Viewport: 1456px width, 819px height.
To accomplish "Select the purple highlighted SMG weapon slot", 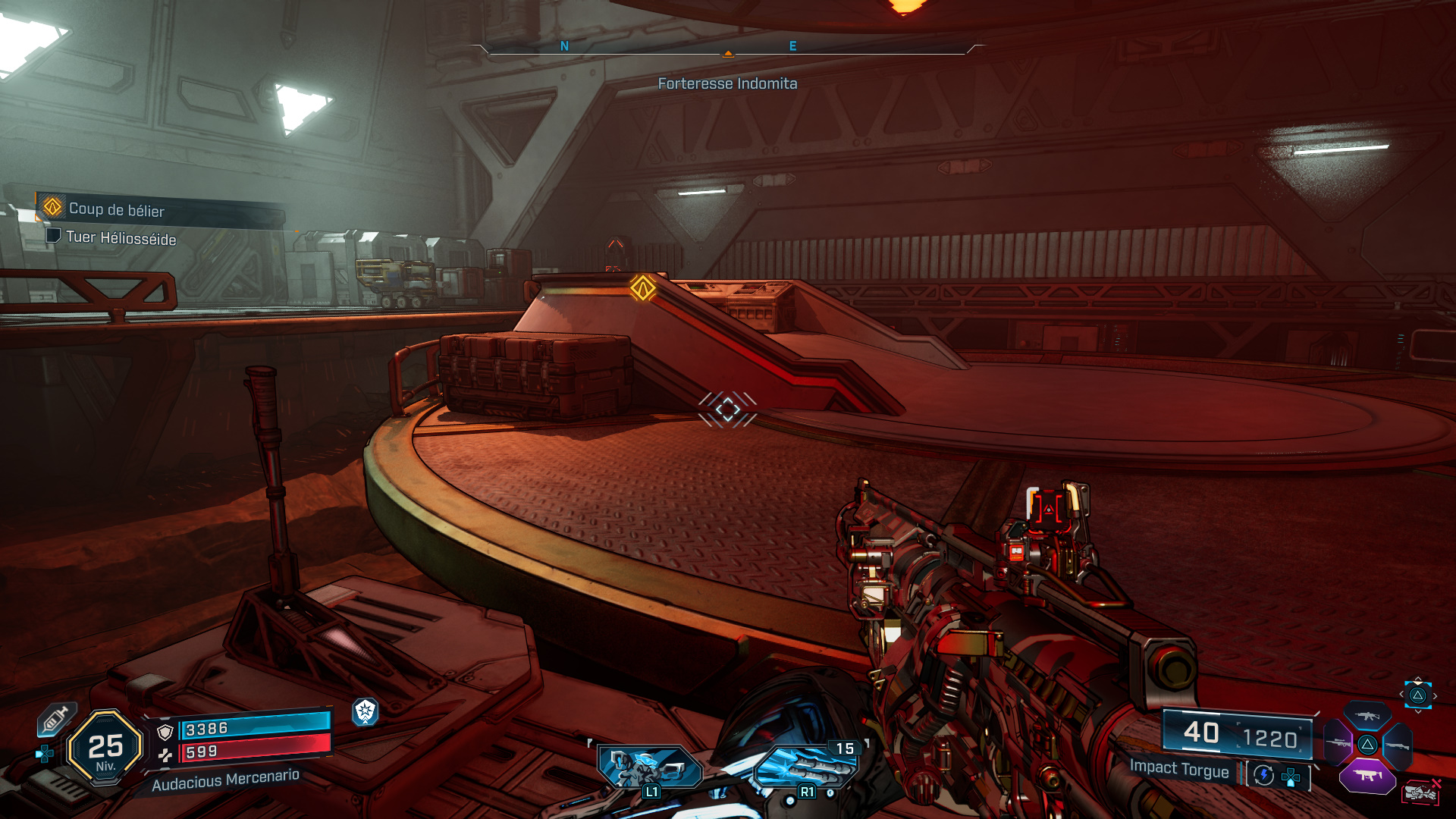I will click(x=1367, y=776).
